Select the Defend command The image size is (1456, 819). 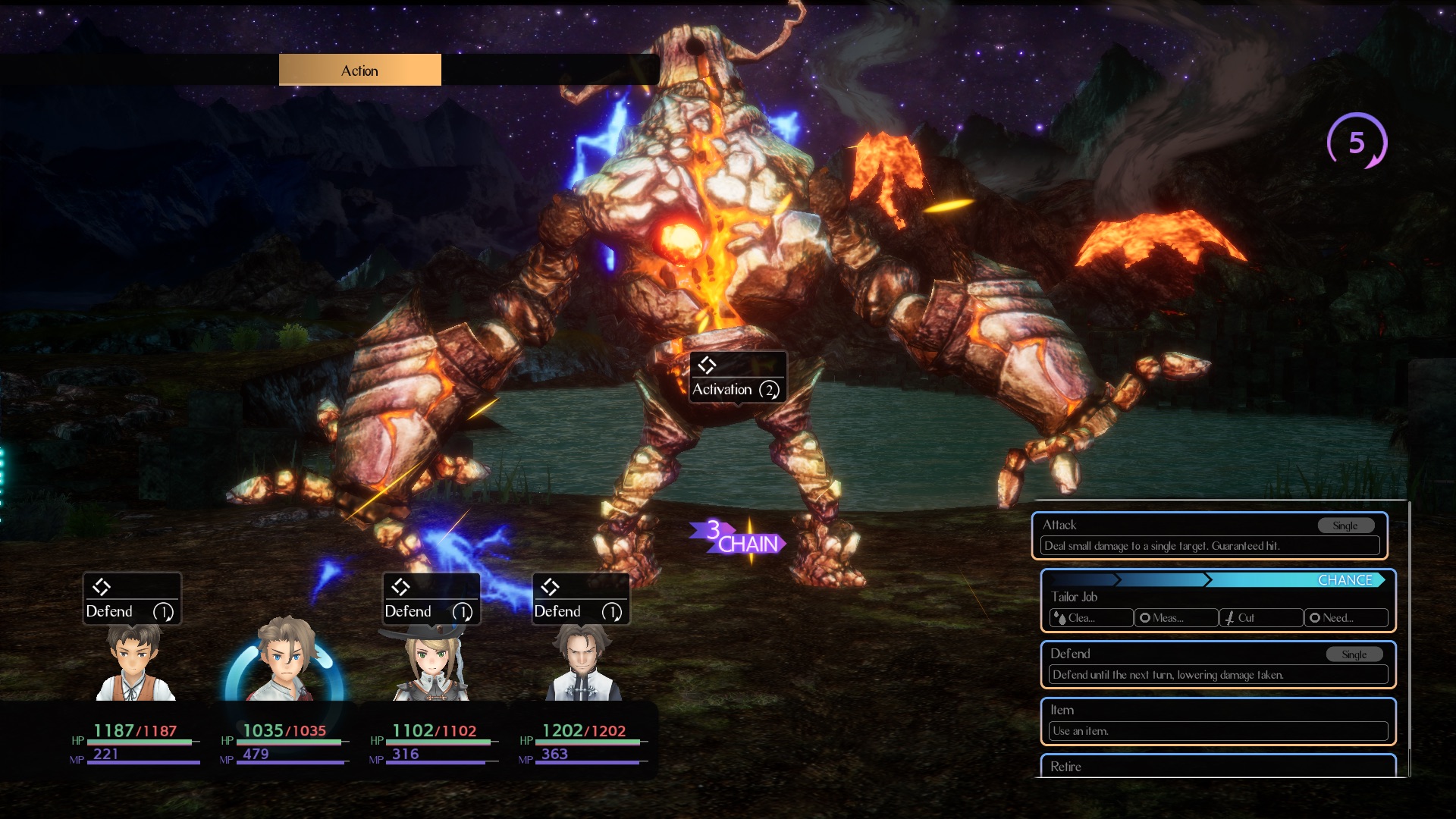1218,664
